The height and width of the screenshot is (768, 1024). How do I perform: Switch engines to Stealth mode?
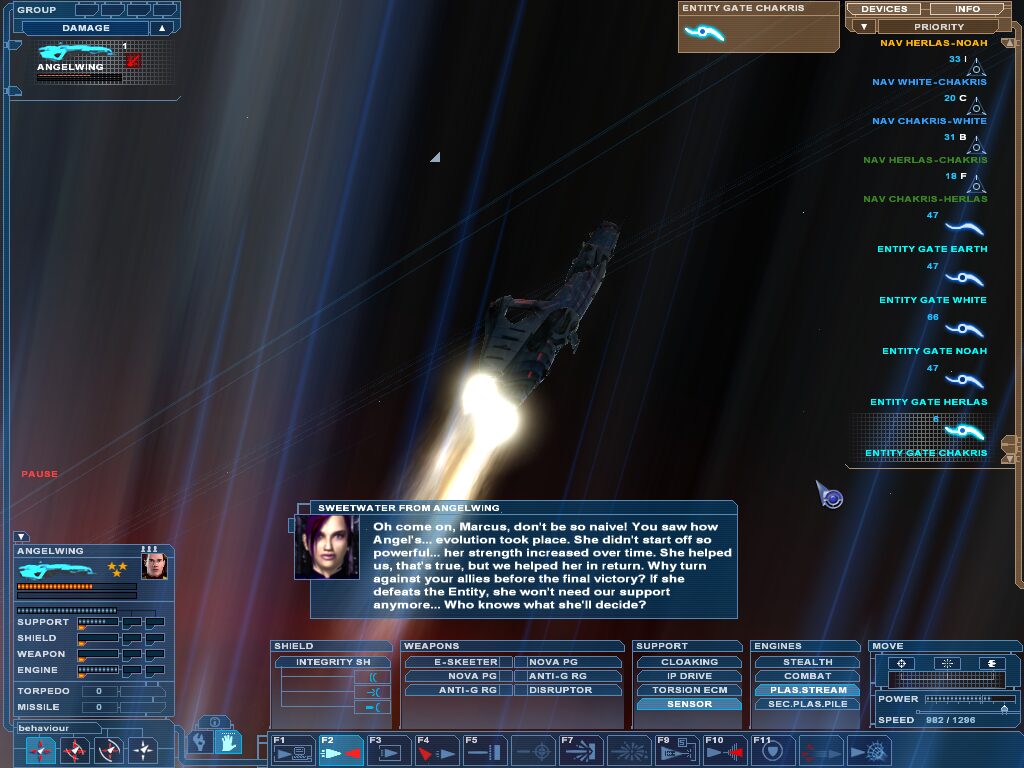807,662
